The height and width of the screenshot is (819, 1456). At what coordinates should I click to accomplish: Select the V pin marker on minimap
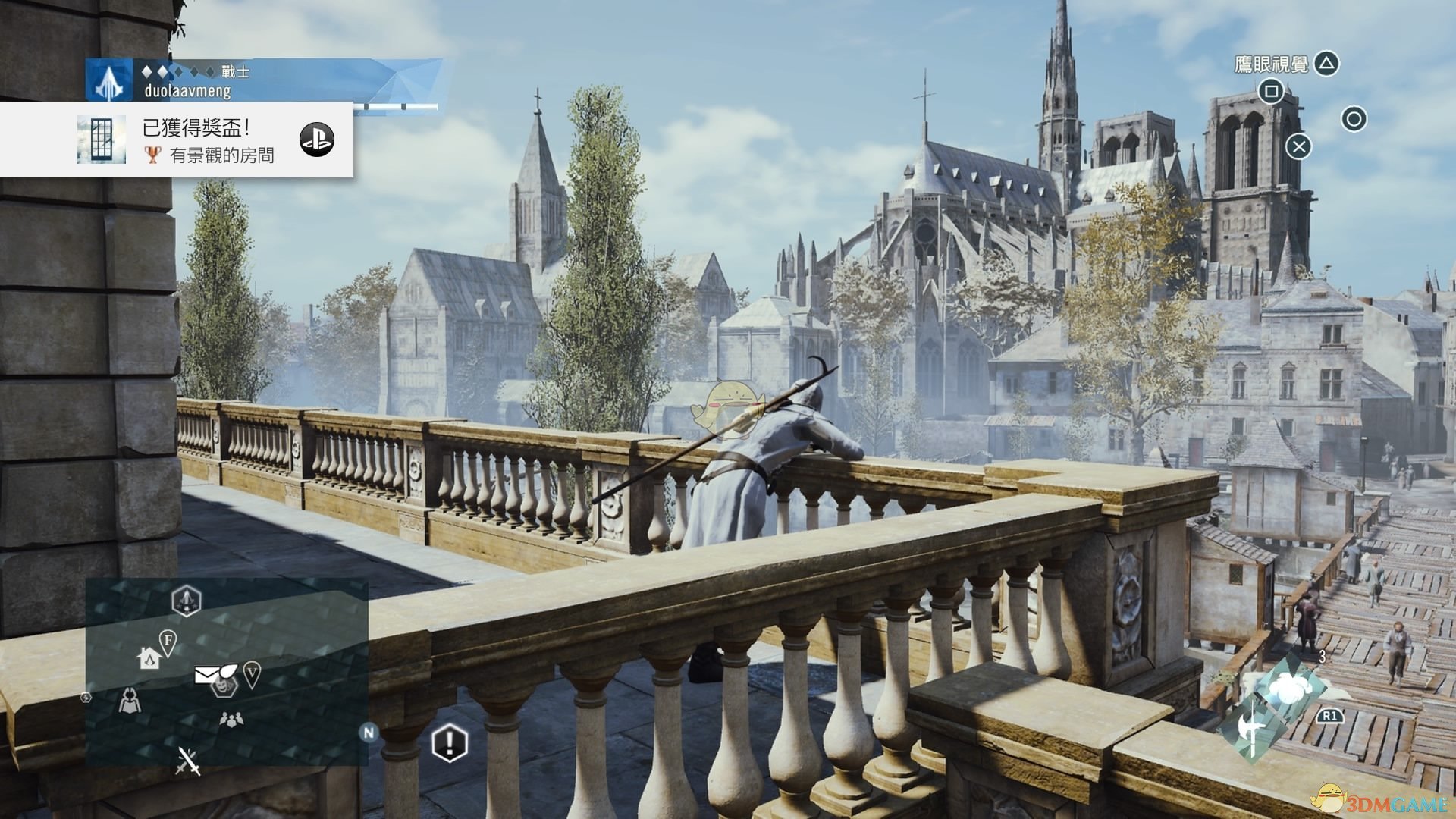252,673
